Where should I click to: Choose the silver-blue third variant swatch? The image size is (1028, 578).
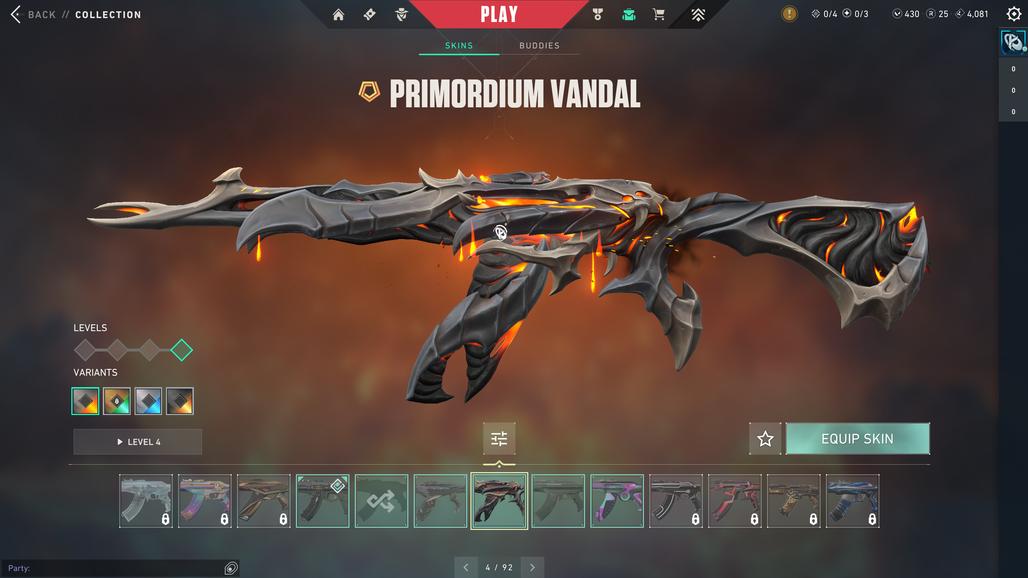(148, 401)
